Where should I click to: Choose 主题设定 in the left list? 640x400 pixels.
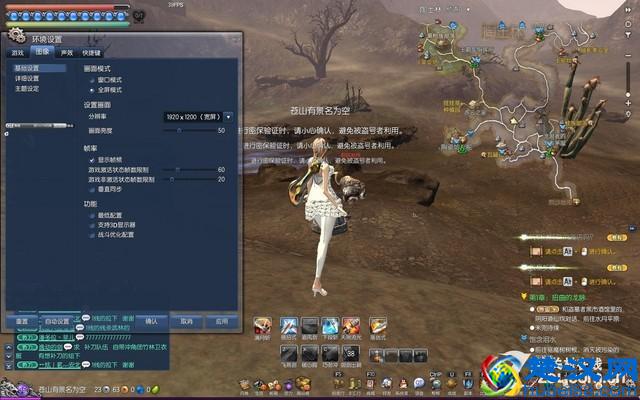click(27, 88)
